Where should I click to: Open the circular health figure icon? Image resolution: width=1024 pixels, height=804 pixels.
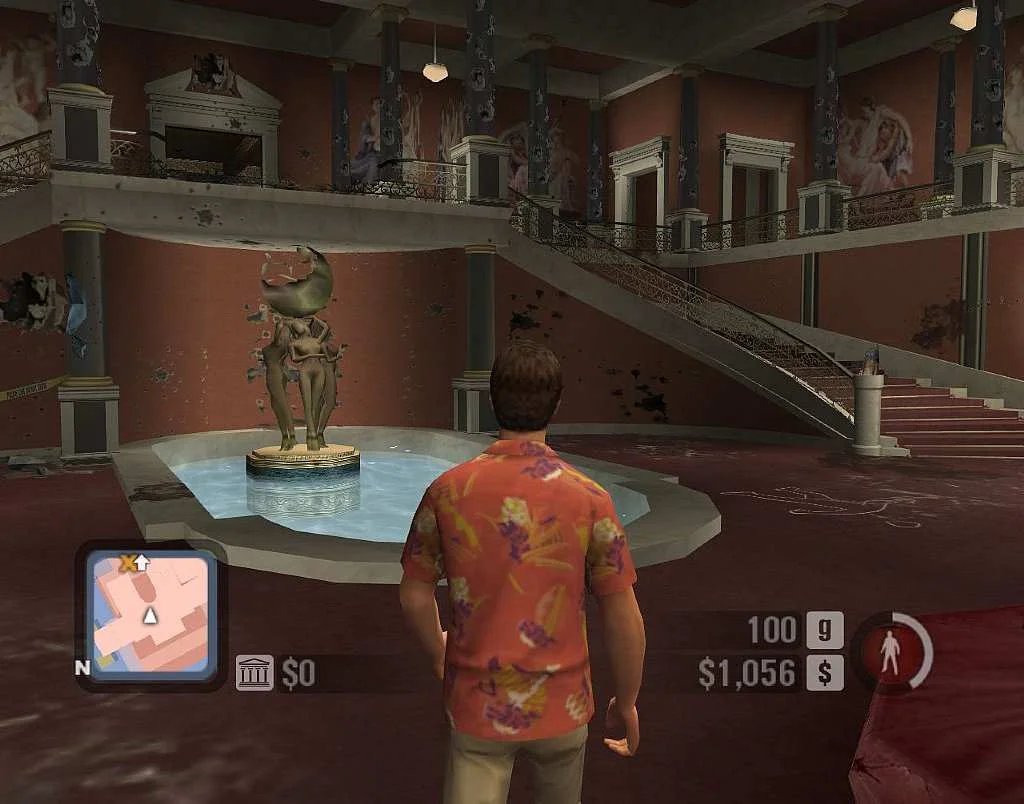[889, 652]
